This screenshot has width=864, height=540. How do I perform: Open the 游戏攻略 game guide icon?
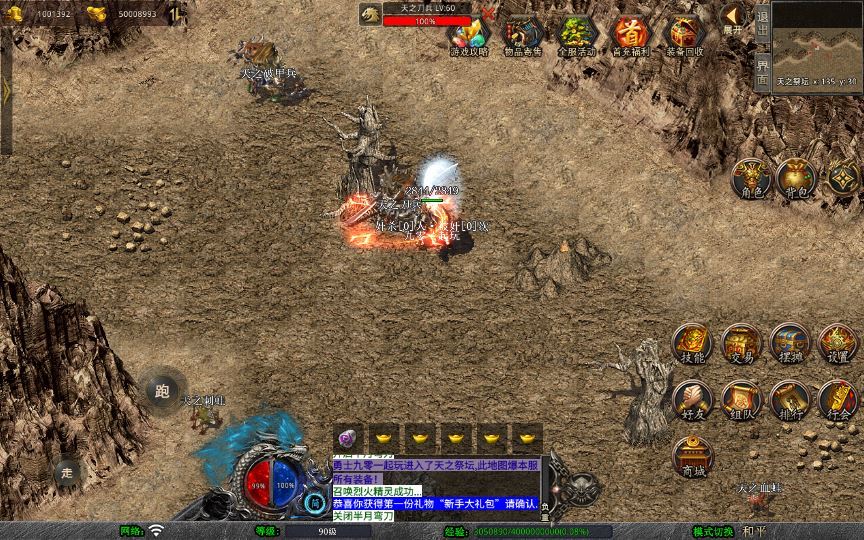[468, 35]
